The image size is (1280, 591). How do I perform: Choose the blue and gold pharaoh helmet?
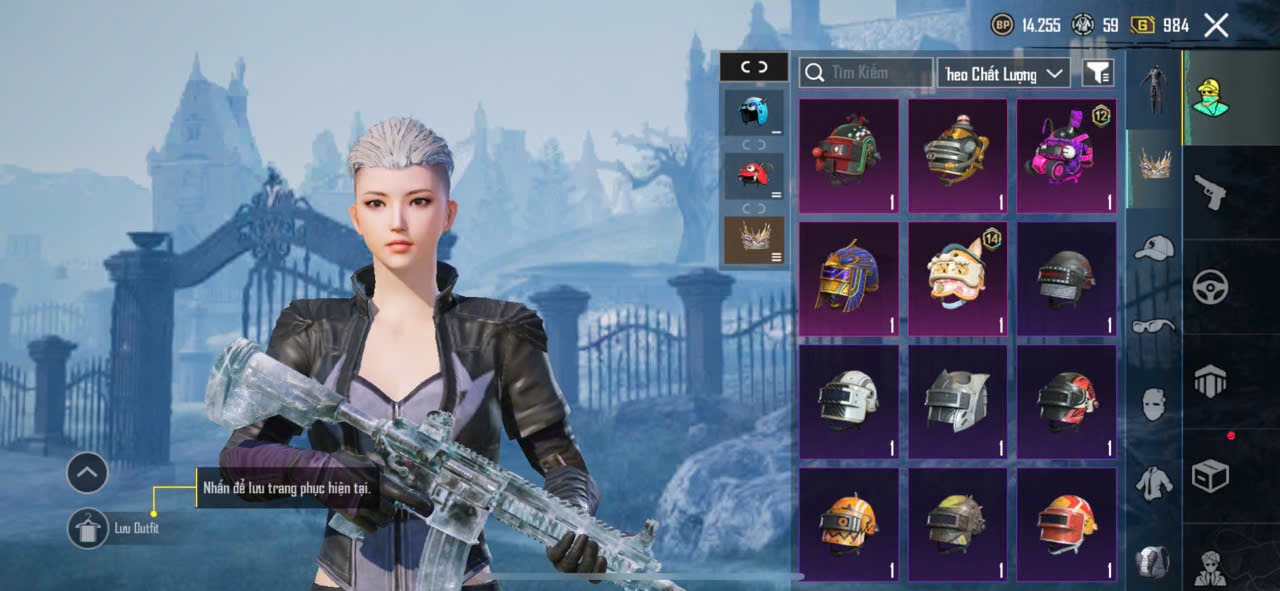[x=848, y=279]
